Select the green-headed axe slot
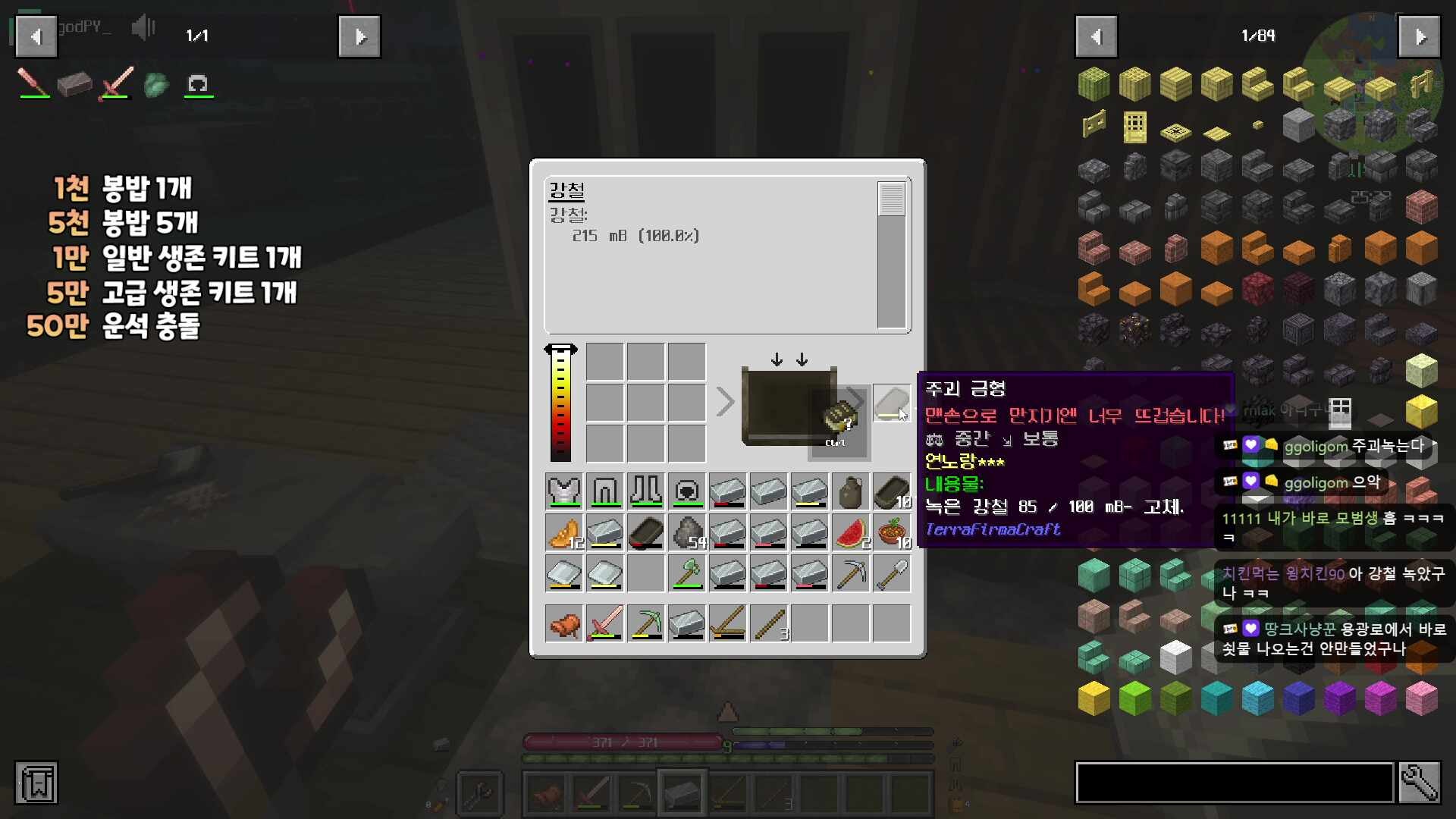 (x=687, y=574)
